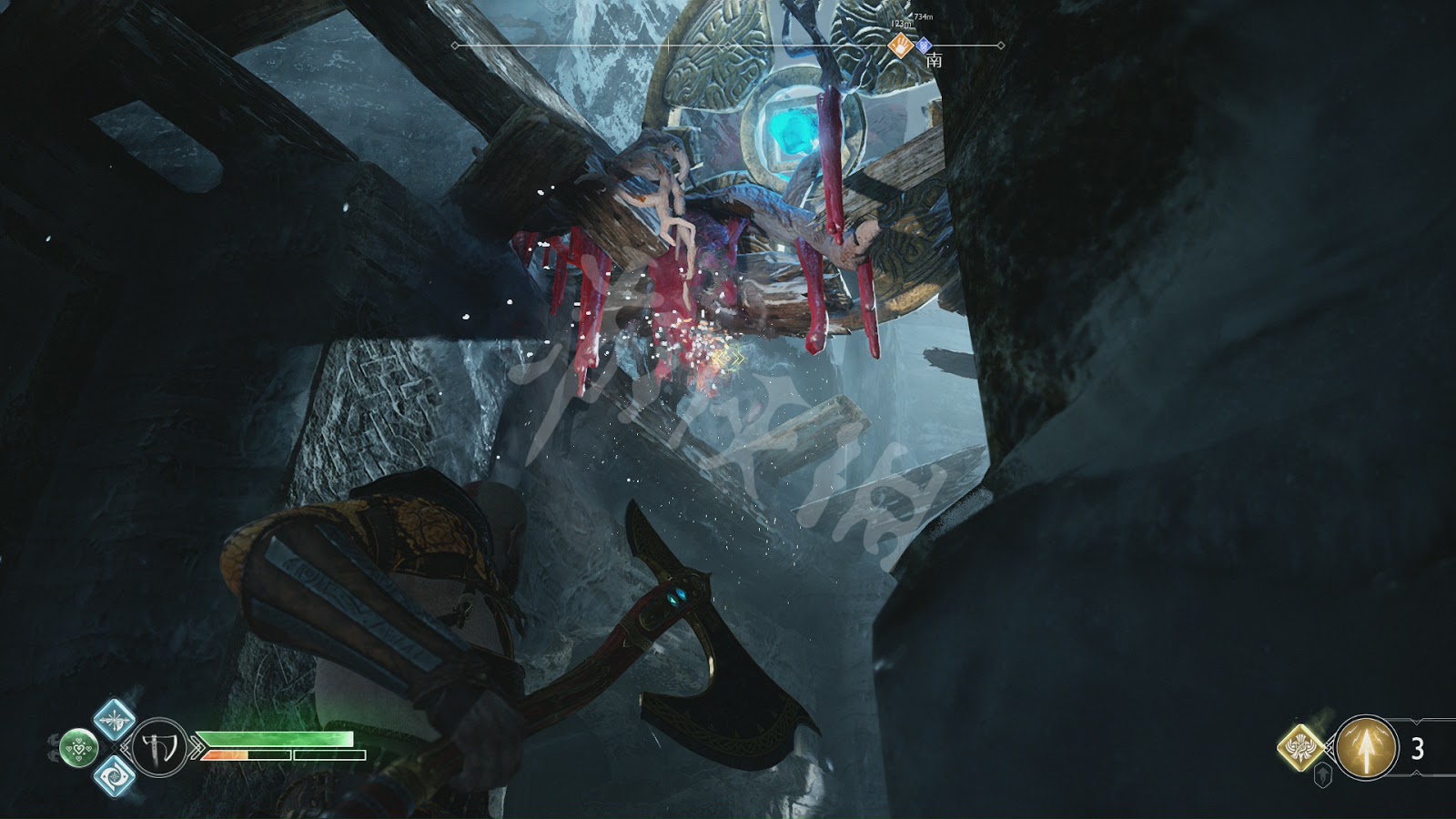The height and width of the screenshot is (819, 1456).
Task: Trigger the swirl runic attack in the lower diamond
Action: coord(115,776)
